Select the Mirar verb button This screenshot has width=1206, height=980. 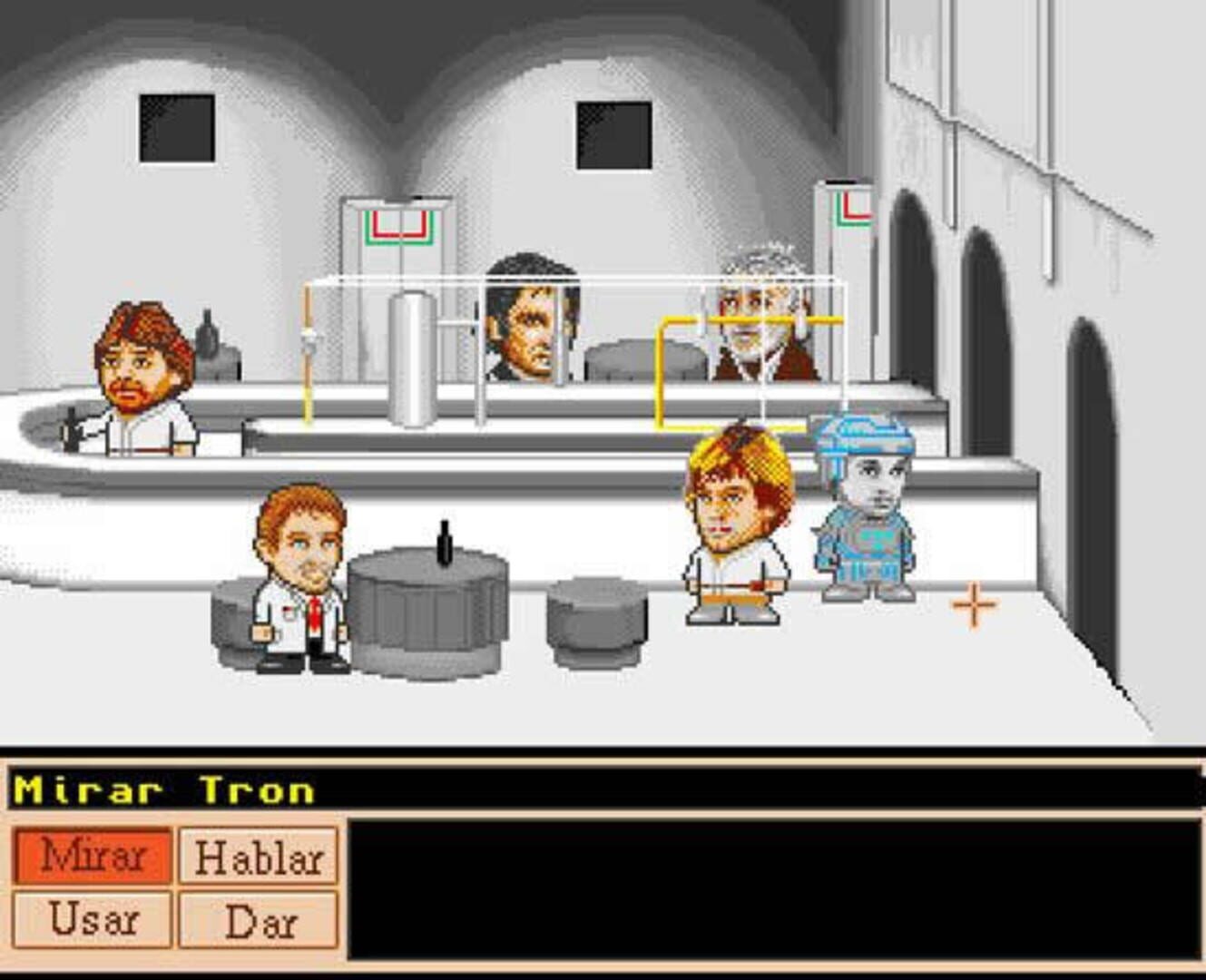point(93,856)
